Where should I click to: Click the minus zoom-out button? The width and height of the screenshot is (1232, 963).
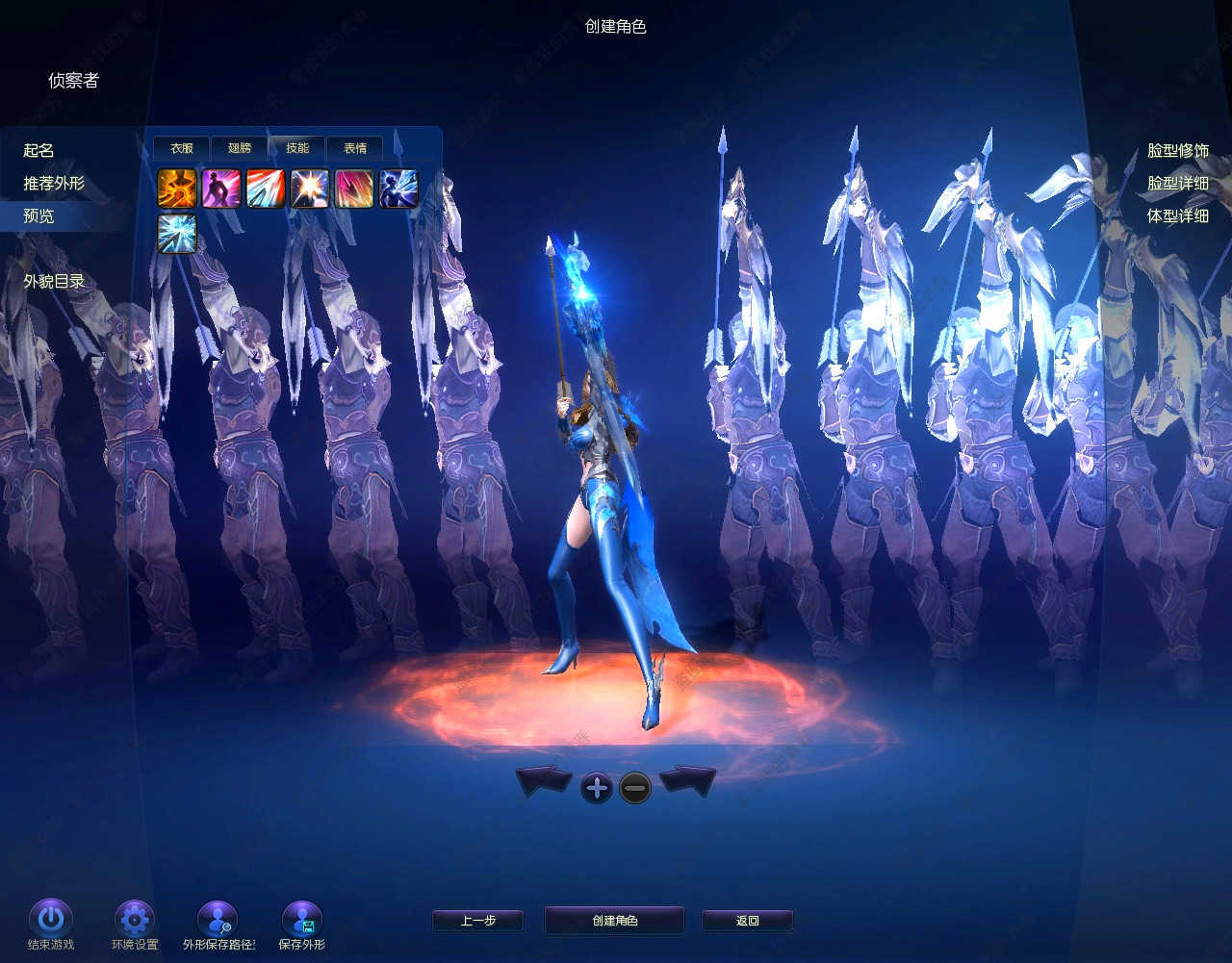tap(635, 789)
